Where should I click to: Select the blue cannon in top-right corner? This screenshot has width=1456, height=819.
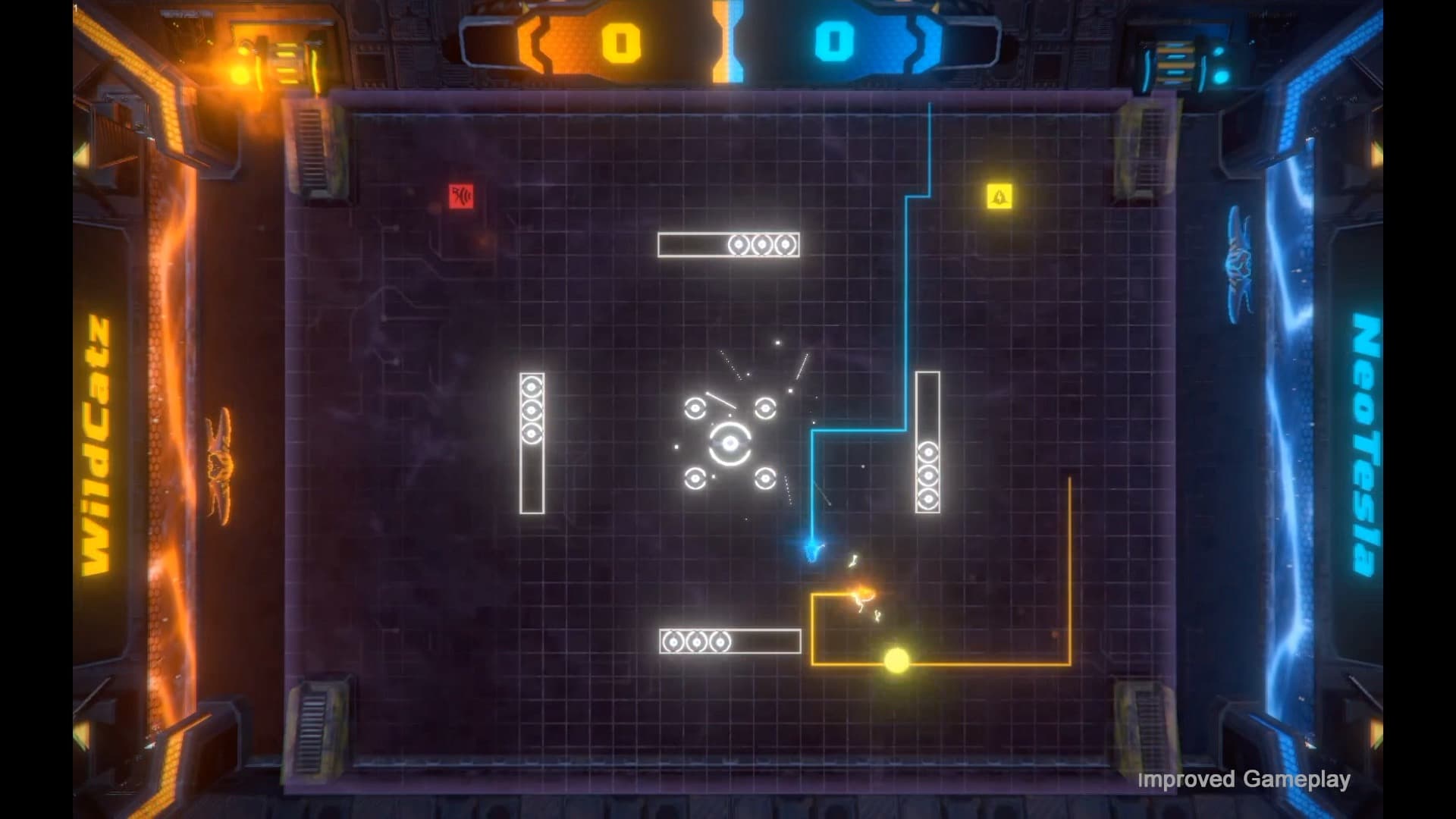pyautogui.click(x=1177, y=61)
